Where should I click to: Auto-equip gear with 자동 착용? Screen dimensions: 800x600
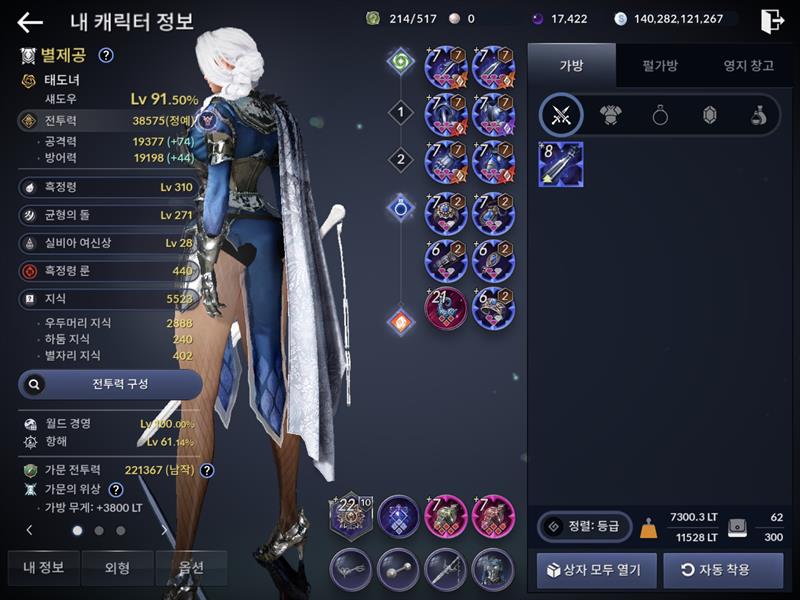click(722, 570)
